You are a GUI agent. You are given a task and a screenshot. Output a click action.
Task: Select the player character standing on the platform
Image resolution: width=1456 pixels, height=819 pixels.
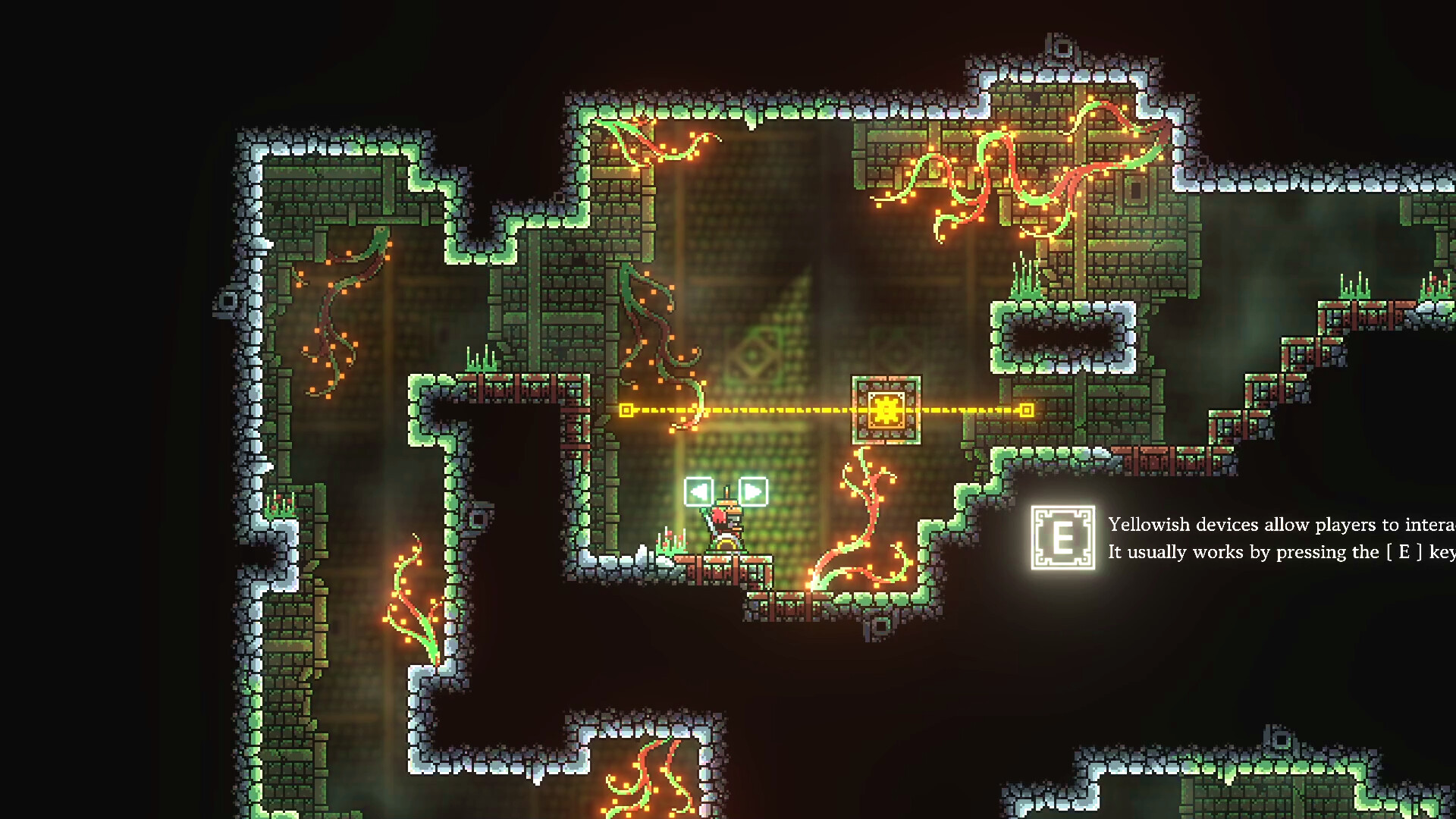(724, 531)
